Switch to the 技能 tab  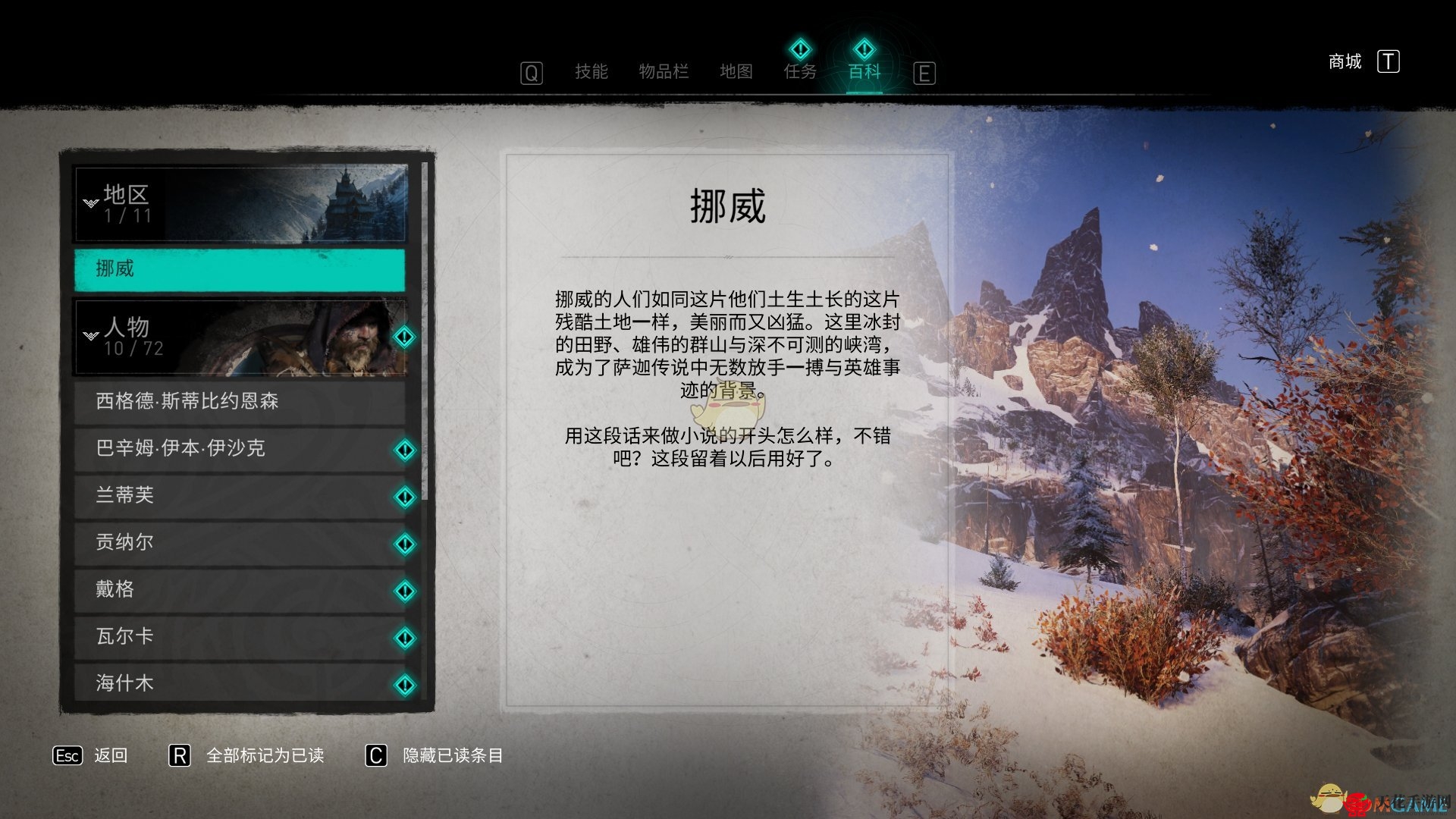(591, 72)
